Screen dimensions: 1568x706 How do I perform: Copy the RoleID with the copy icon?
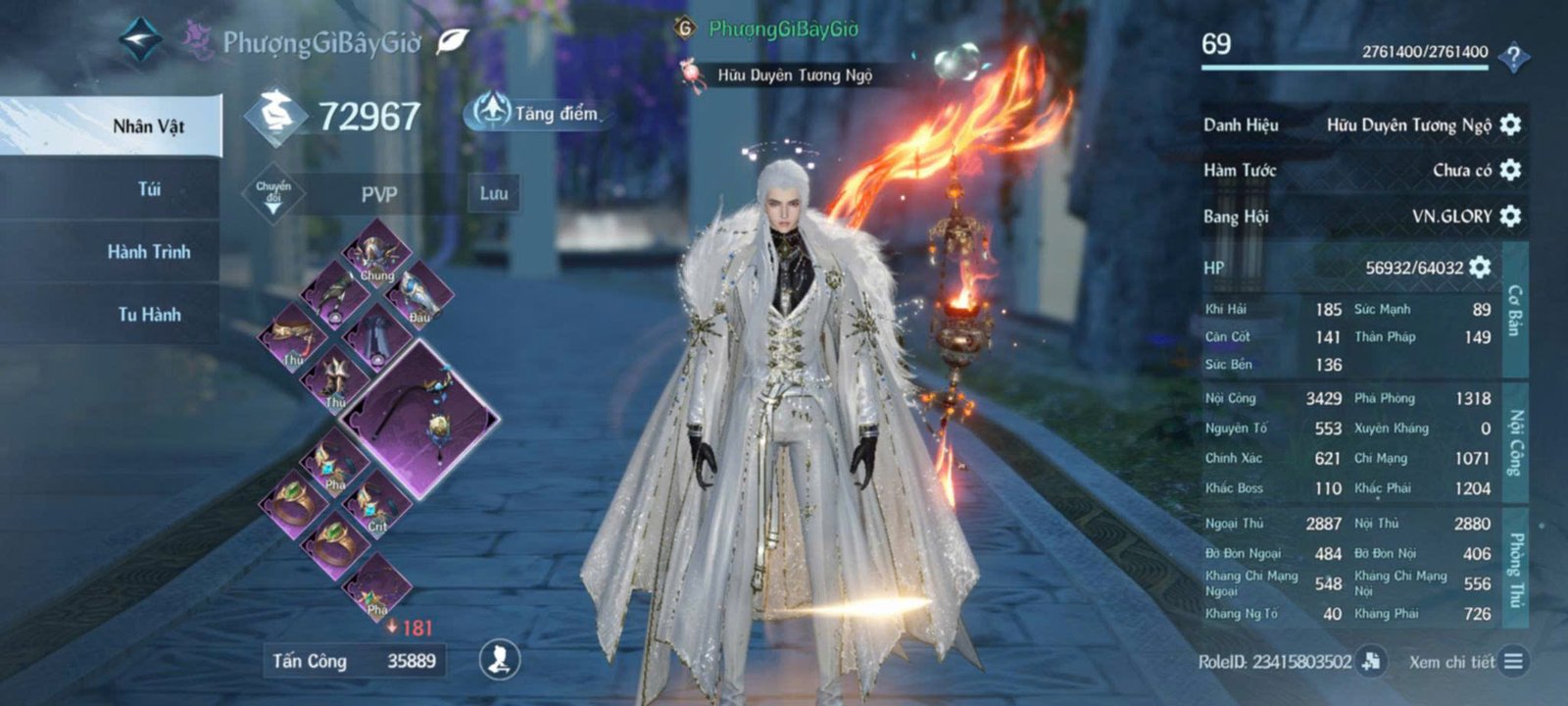click(1372, 661)
